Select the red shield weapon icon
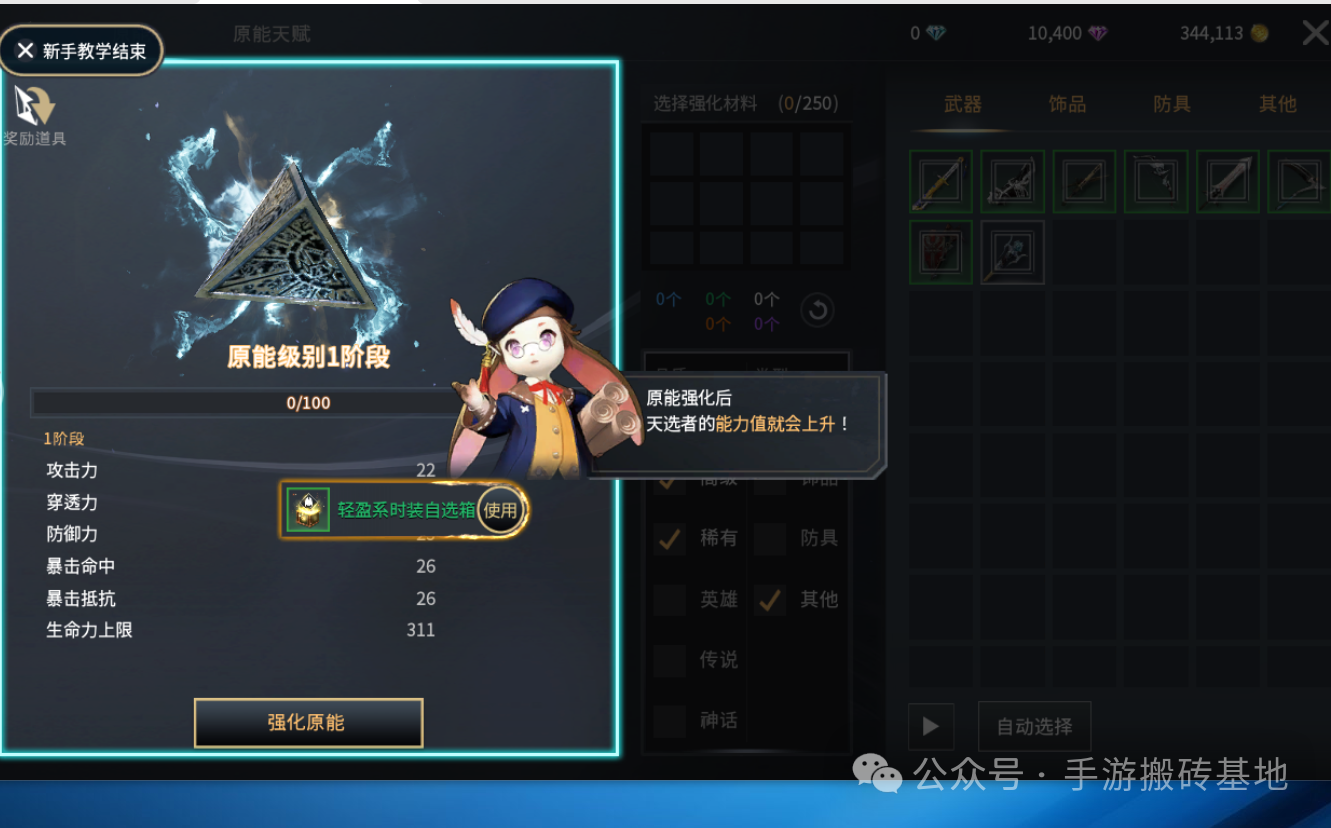Screen dimensions: 1331x828 (940, 252)
